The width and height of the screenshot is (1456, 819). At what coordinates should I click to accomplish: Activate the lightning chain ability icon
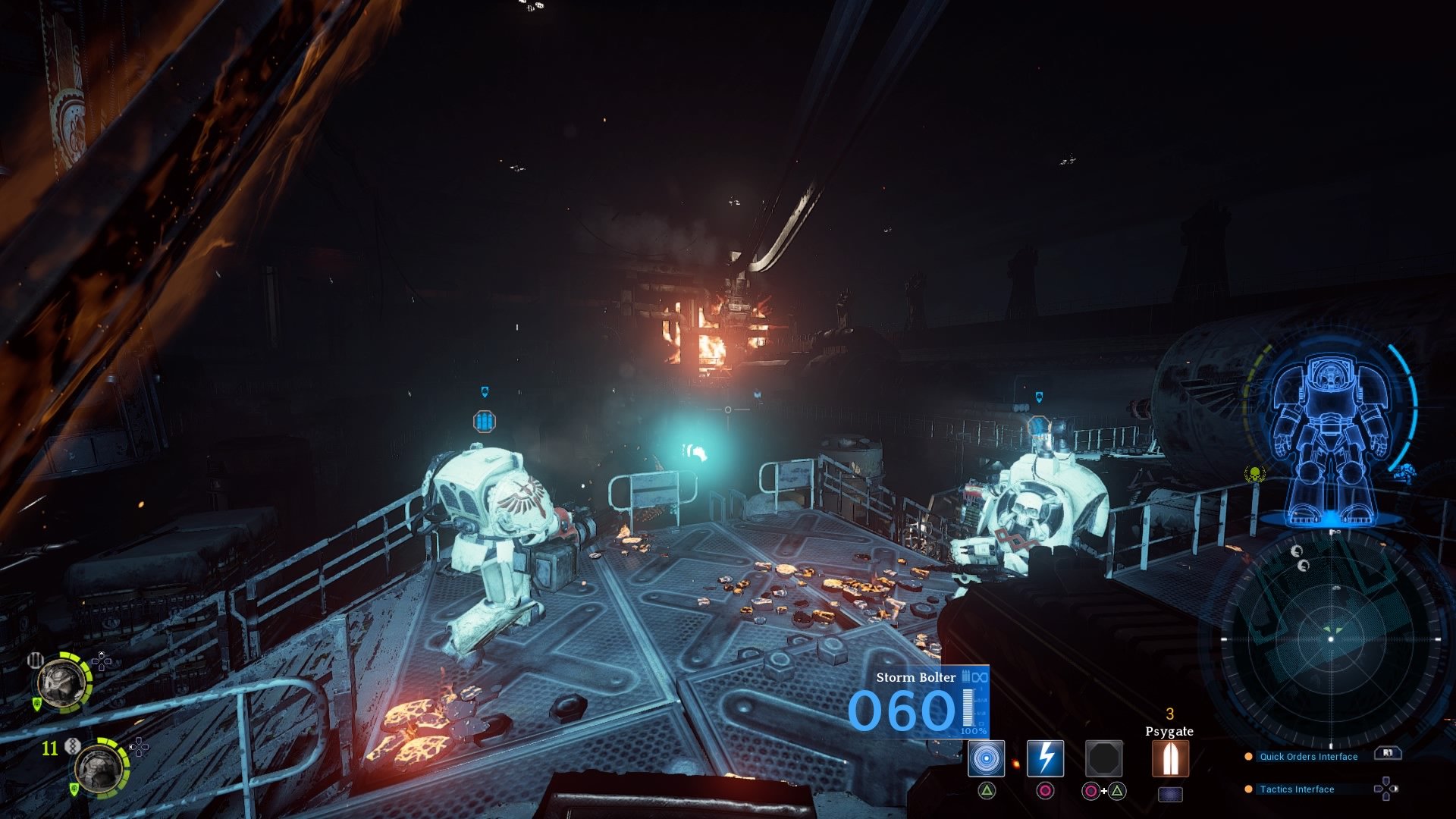click(1045, 759)
